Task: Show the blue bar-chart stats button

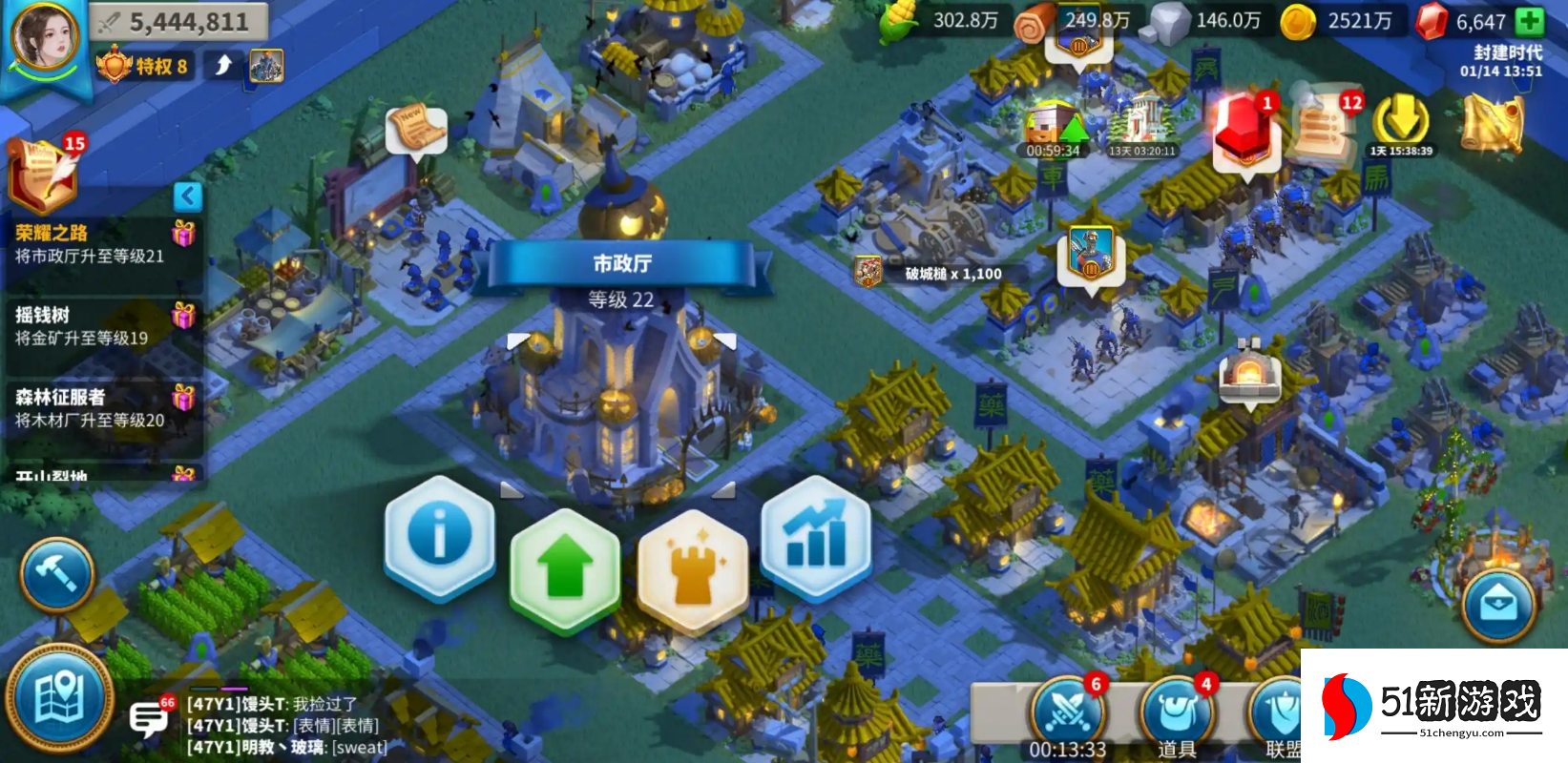Action: [816, 536]
